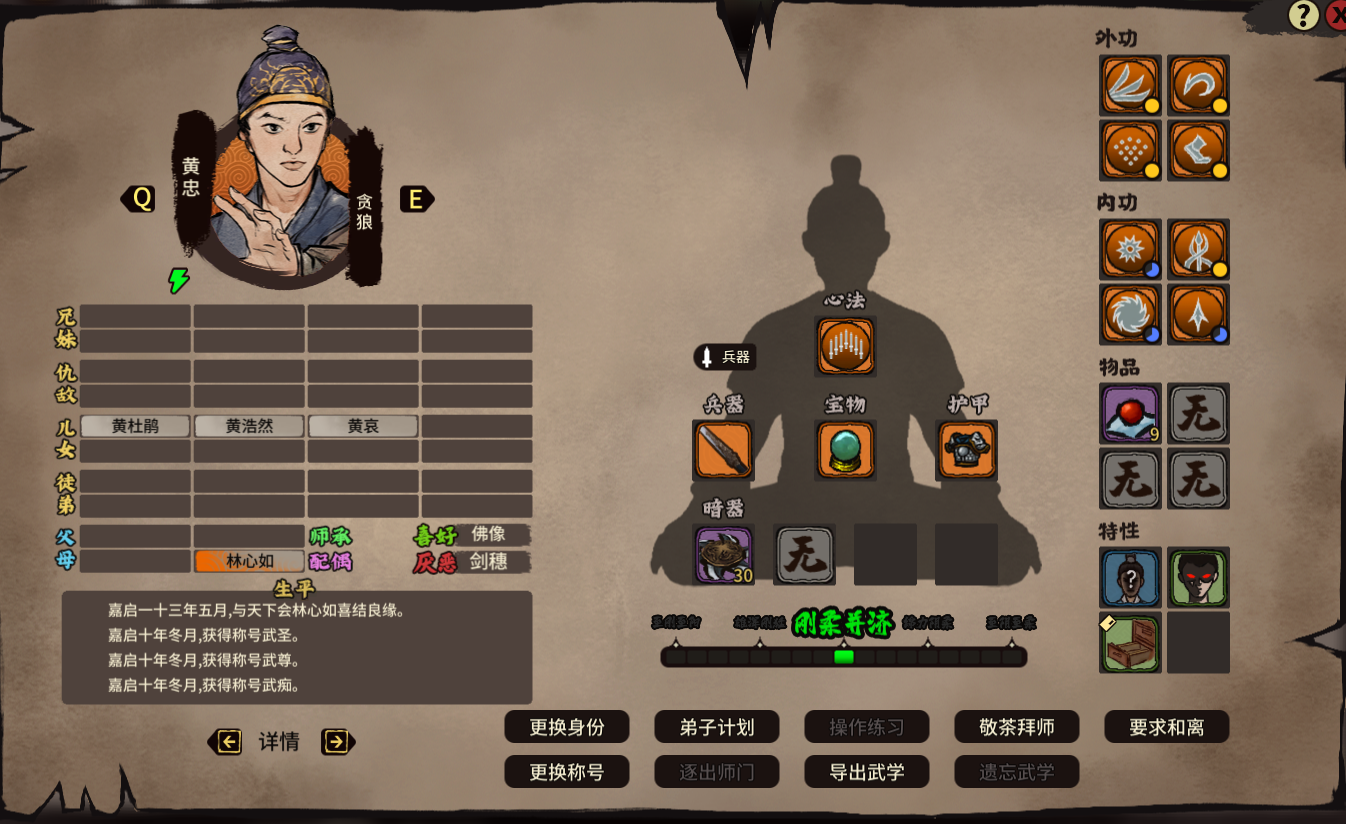Inspect the equipped 兵器 weapon blade icon
This screenshot has height=824, width=1346.
[722, 449]
